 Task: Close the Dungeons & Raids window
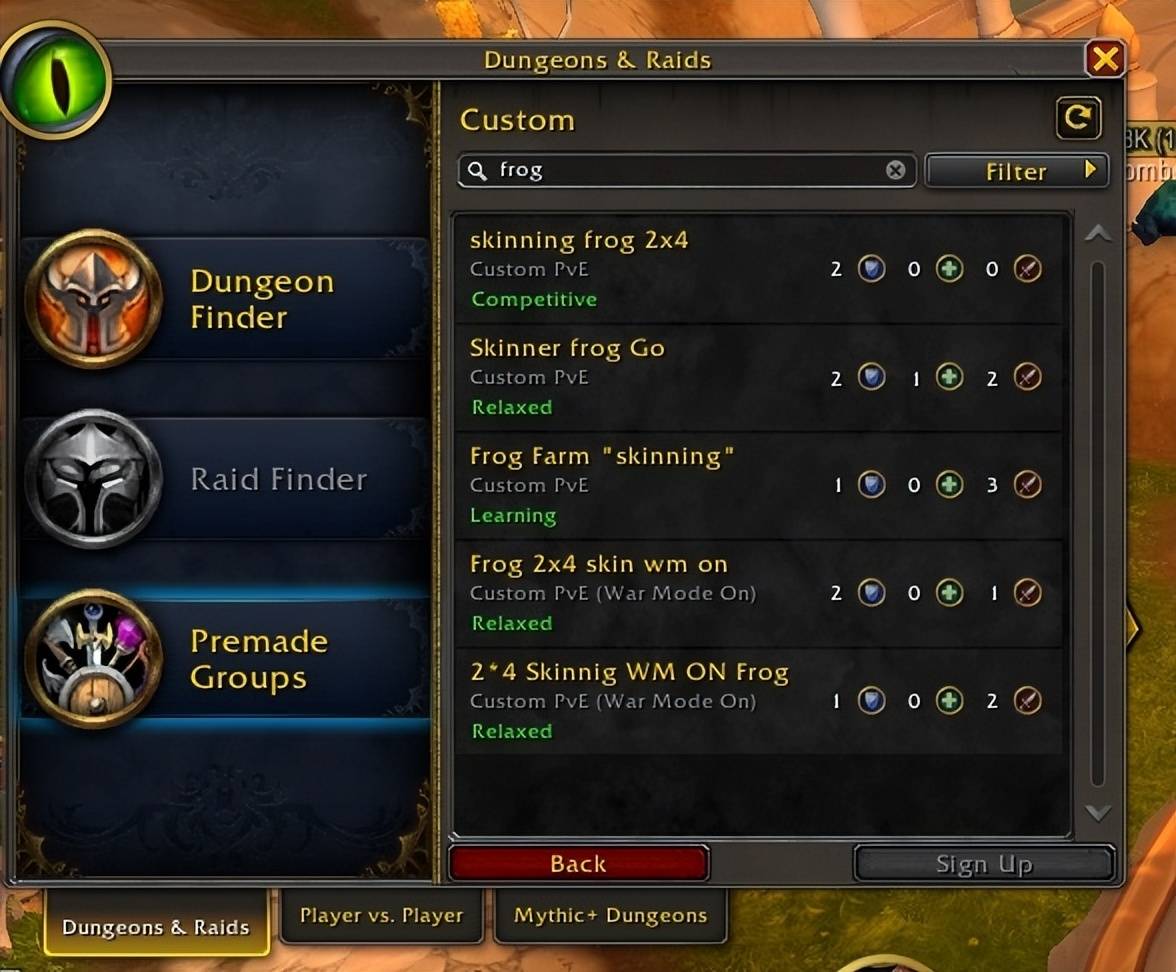[x=1105, y=60]
